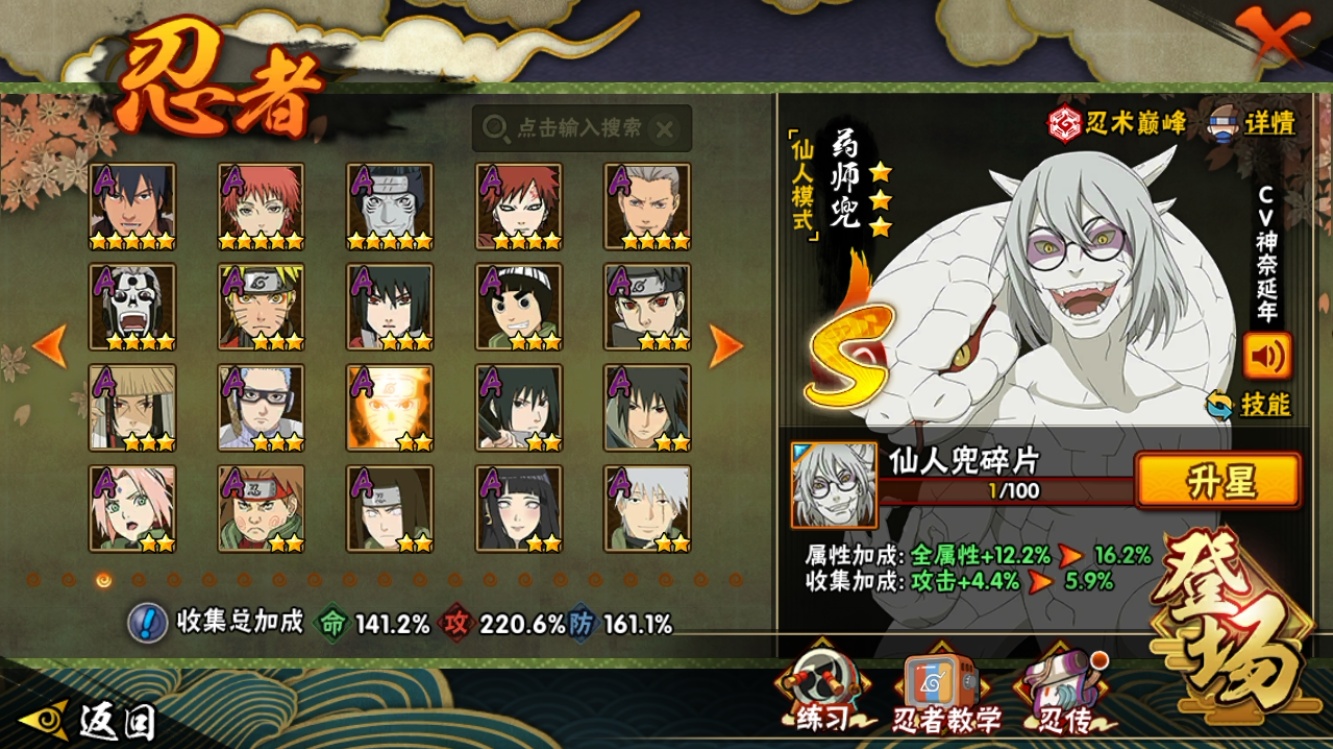Select pink-haired Sakura ninja portrait
1333x749 pixels.
pyautogui.click(x=132, y=508)
